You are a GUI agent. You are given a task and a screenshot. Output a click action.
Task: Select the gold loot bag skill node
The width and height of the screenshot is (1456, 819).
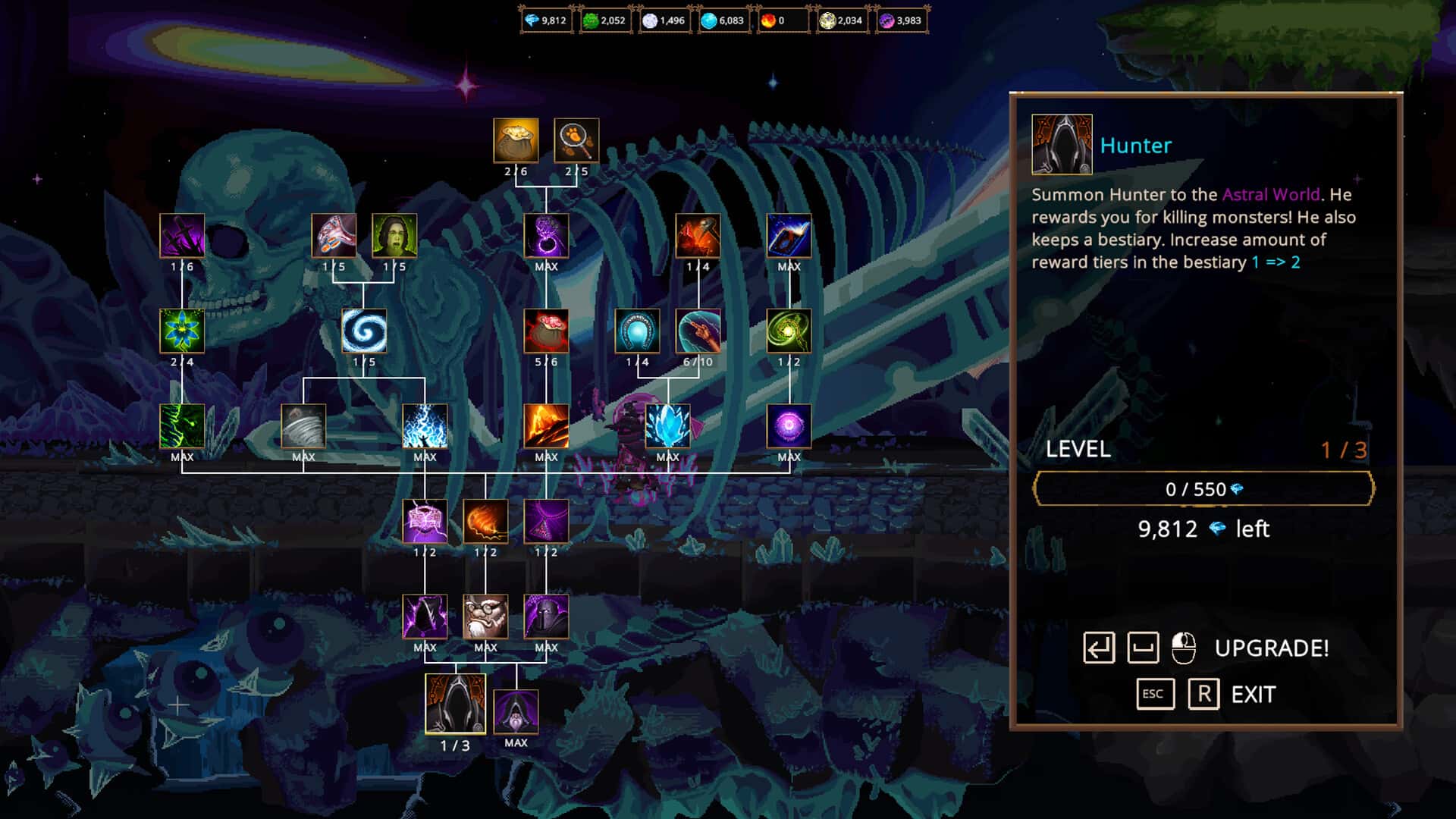click(516, 141)
